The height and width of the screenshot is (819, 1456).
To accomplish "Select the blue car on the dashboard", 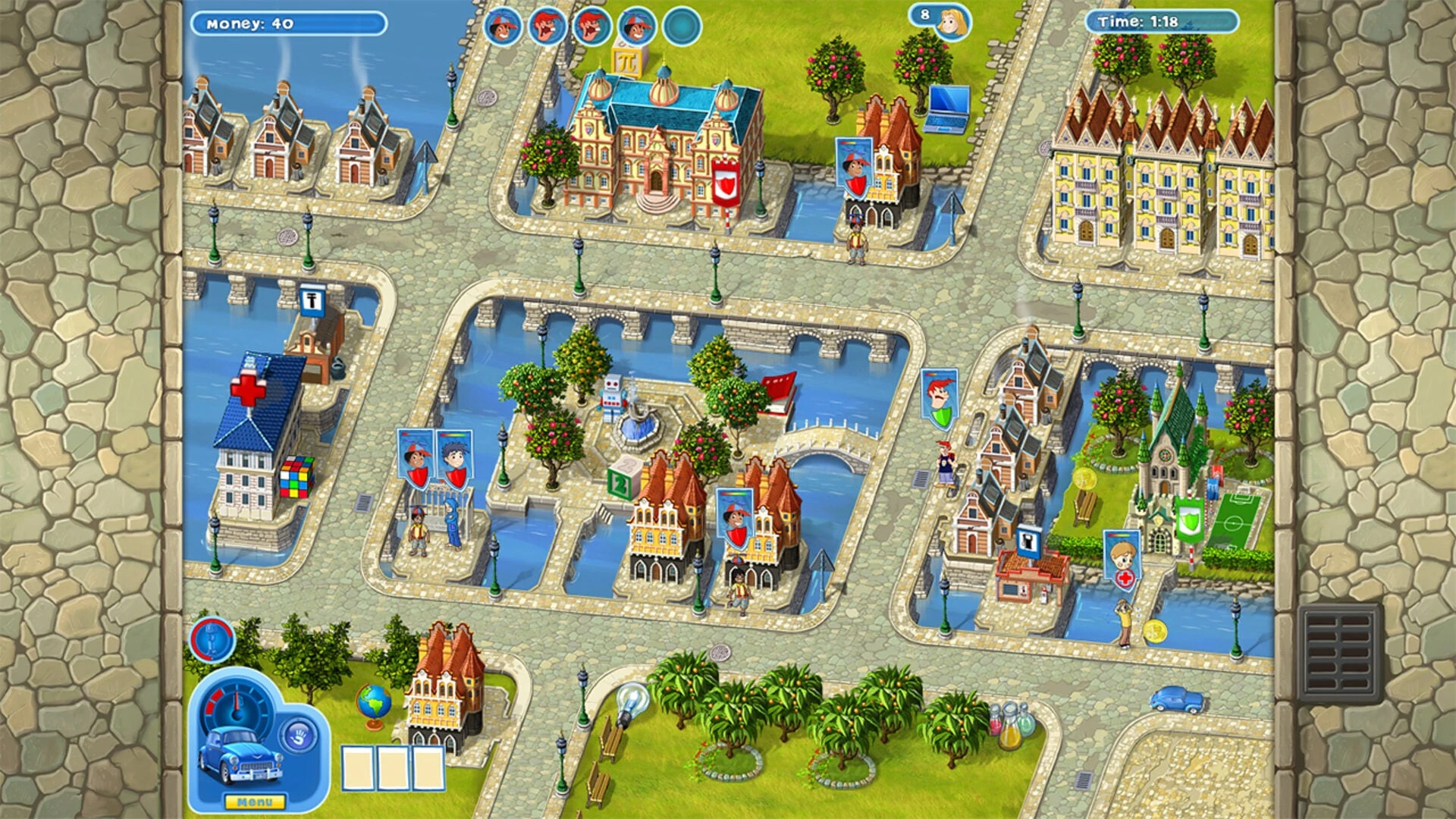I will [240, 755].
